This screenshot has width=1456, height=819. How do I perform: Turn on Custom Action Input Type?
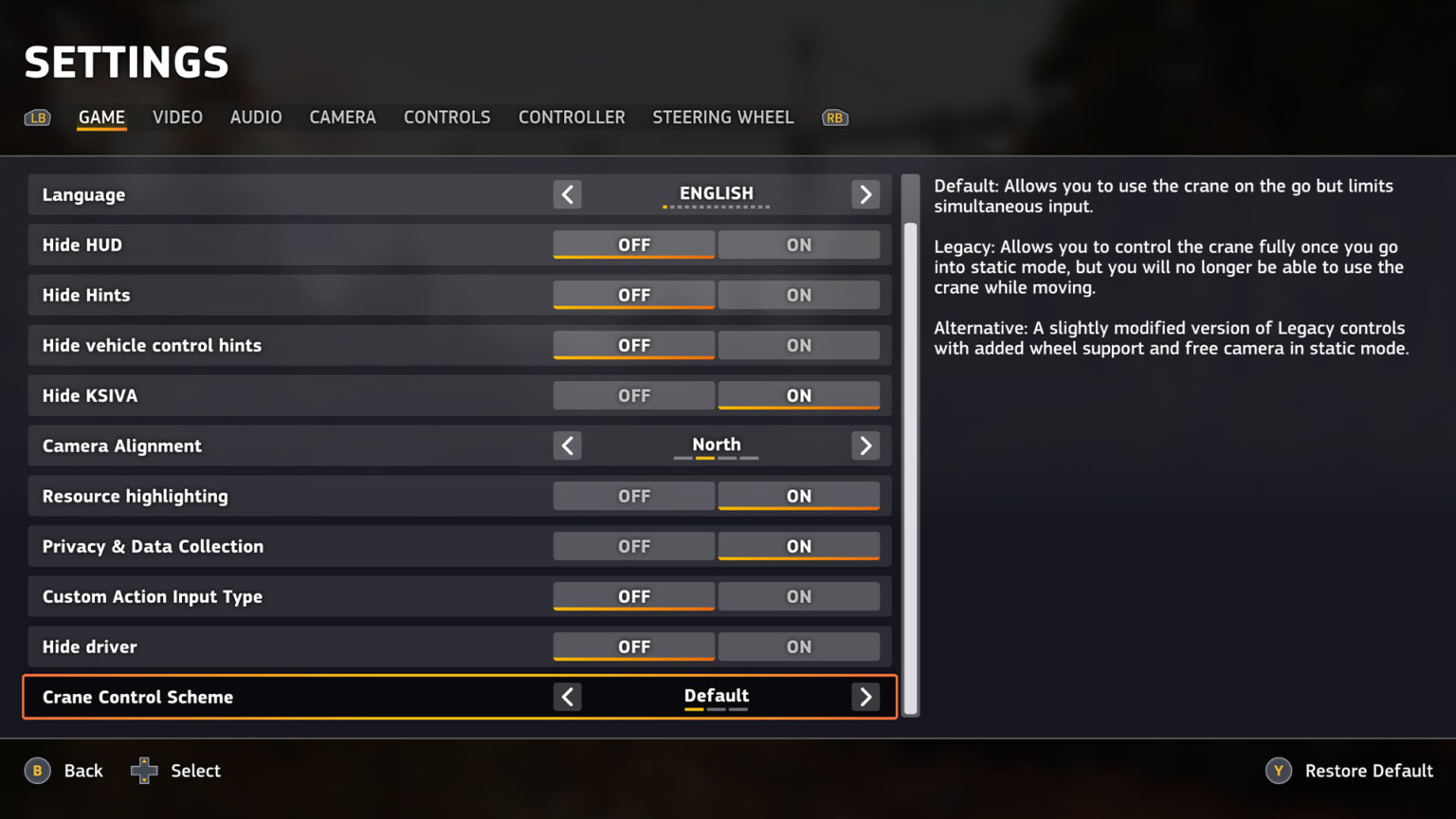[x=798, y=596]
